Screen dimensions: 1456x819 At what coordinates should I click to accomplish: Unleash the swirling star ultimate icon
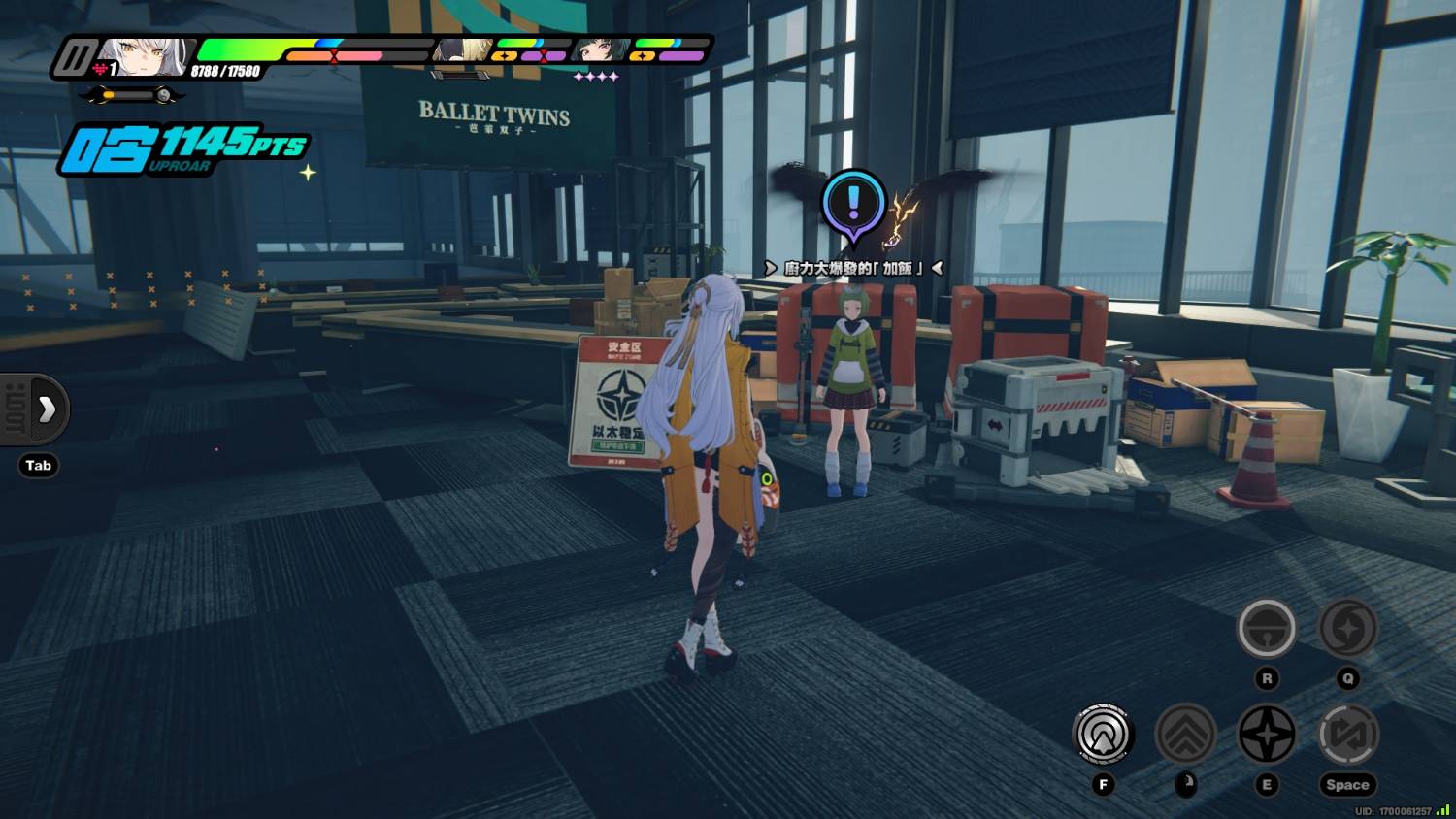[x=1347, y=628]
